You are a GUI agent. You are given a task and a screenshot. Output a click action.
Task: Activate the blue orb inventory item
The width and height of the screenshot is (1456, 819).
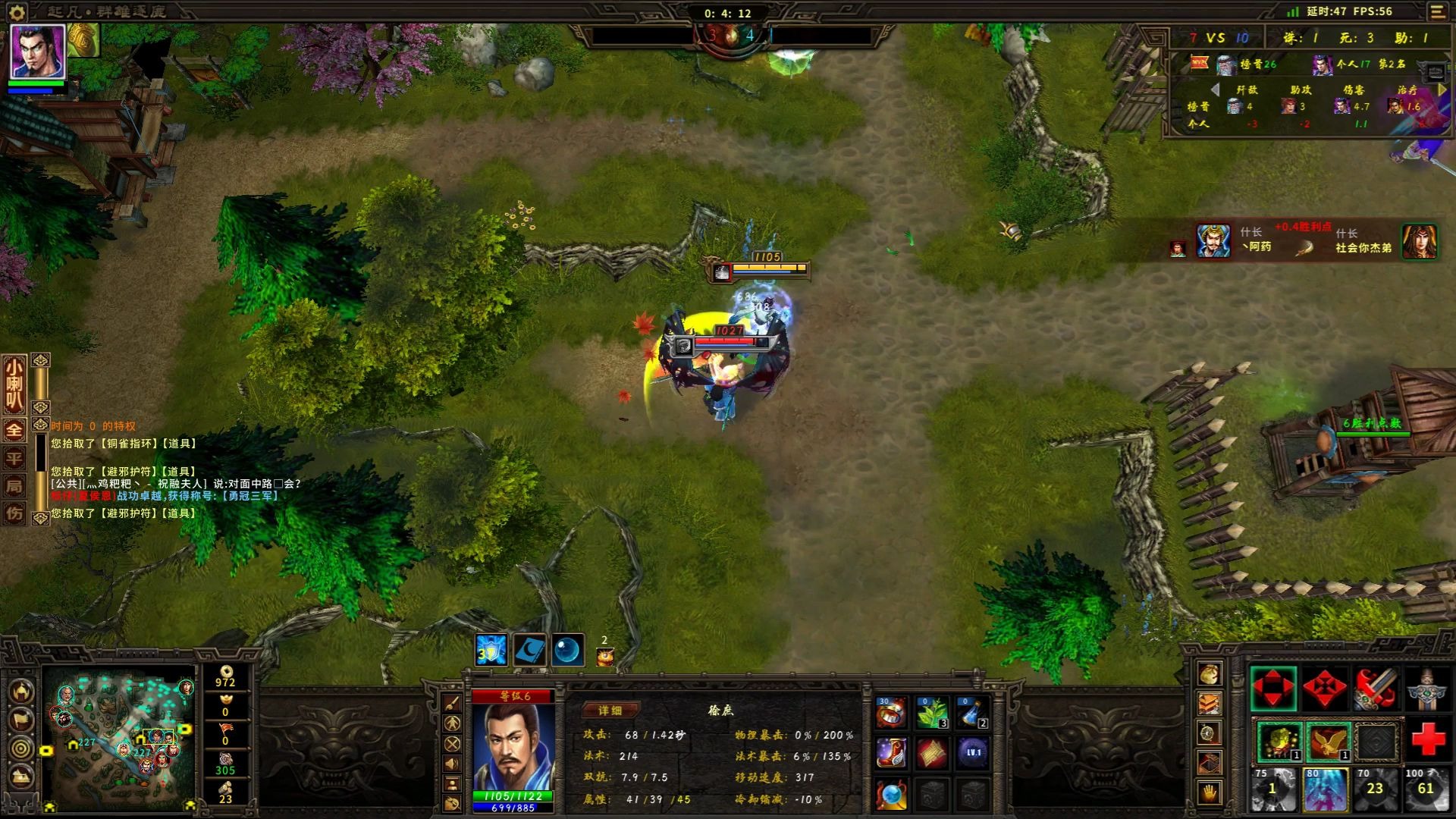click(892, 795)
